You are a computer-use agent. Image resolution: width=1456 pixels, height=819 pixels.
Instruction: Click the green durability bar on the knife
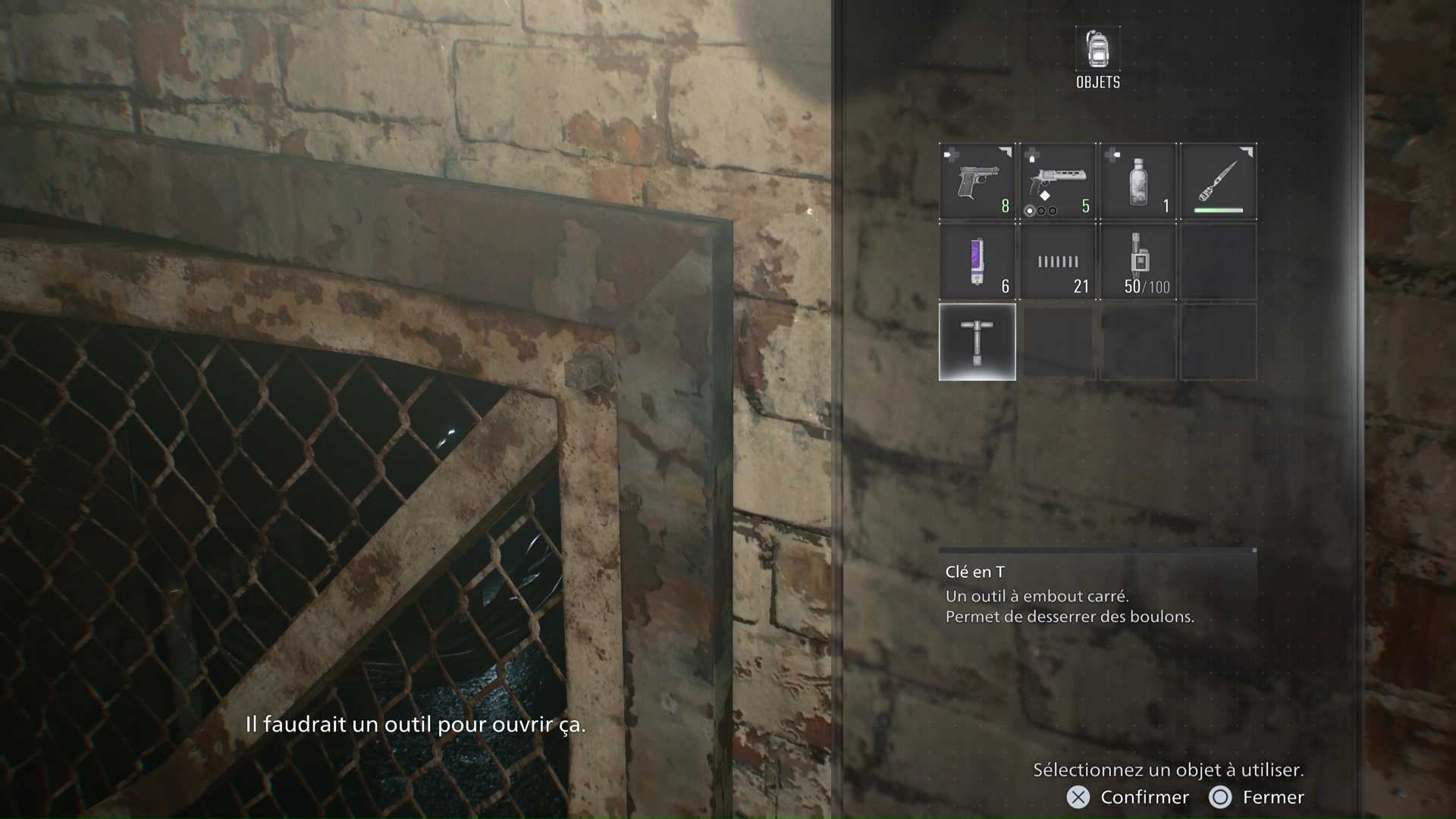(1219, 209)
